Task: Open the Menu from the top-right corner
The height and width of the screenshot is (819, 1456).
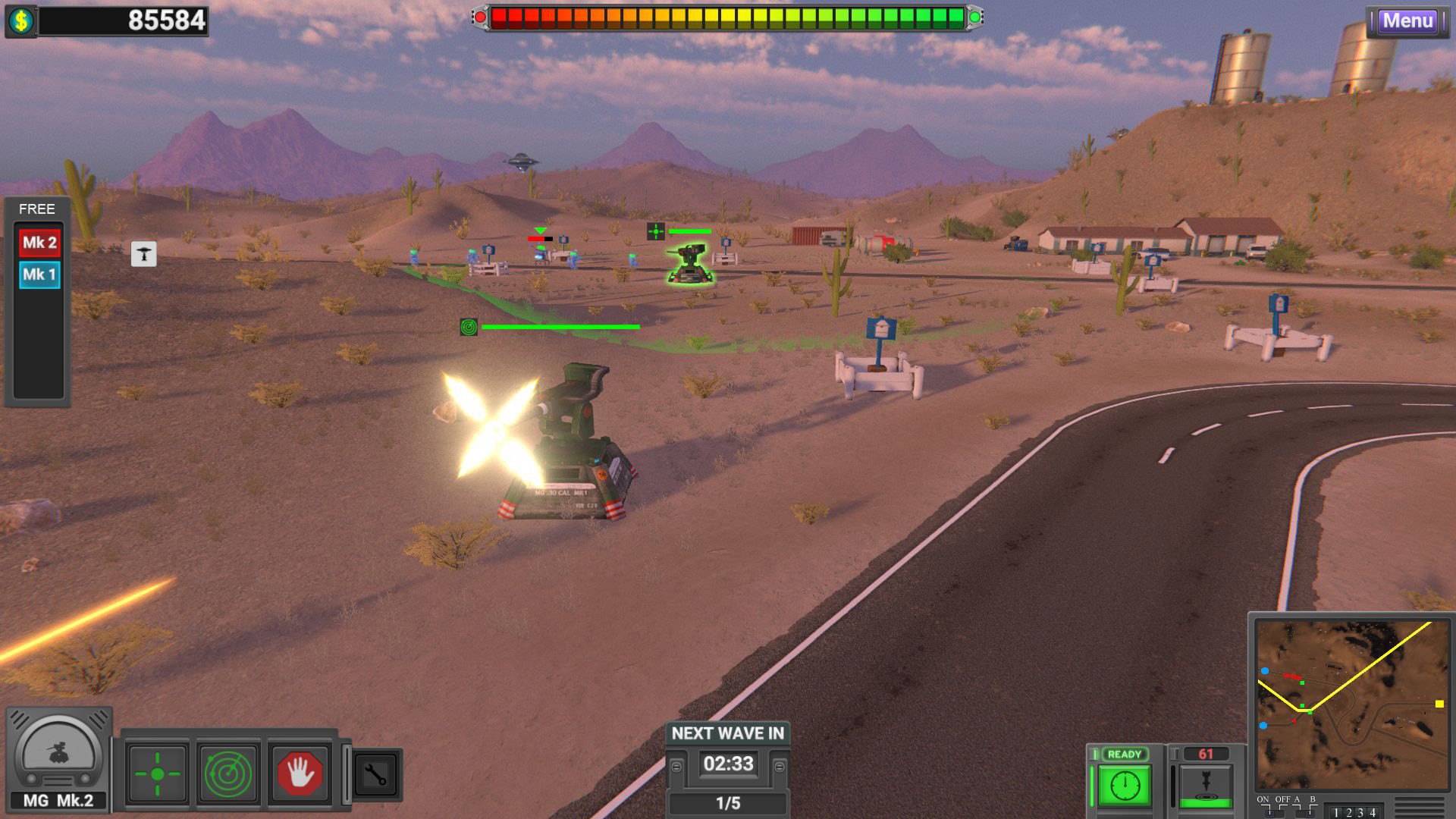Action: 1408,21
